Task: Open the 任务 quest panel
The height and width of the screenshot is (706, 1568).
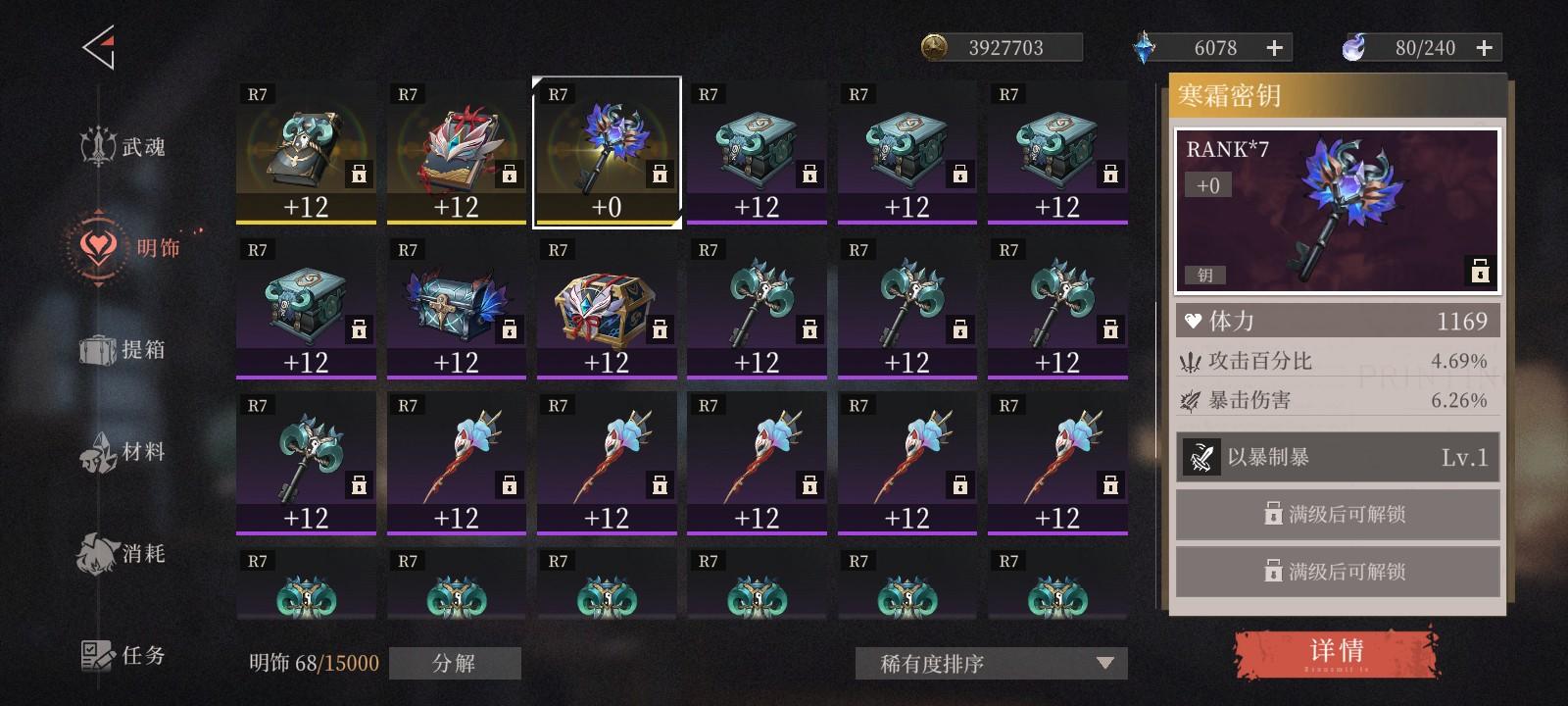Action: (x=121, y=655)
